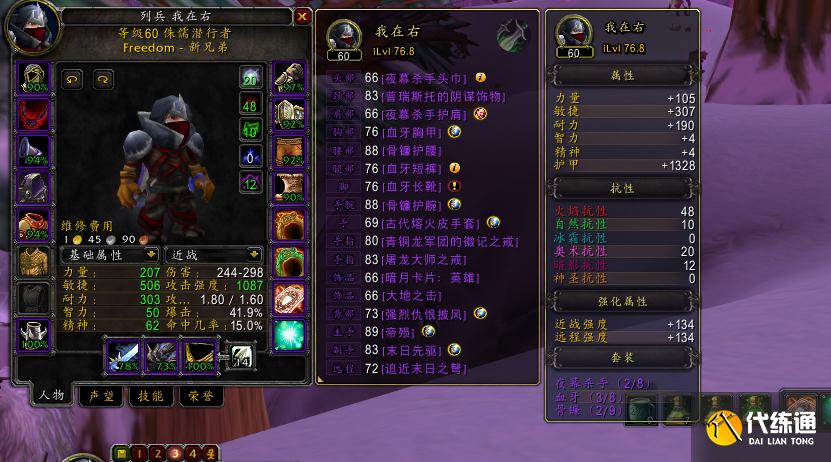The image size is (831, 462).
Task: Open the 技能 skills tab
Action: [x=150, y=396]
